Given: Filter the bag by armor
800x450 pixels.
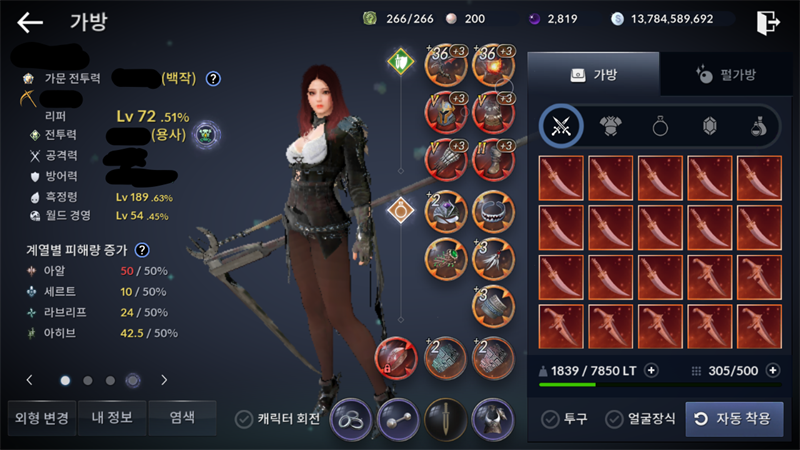Looking at the screenshot, I should 610,125.
